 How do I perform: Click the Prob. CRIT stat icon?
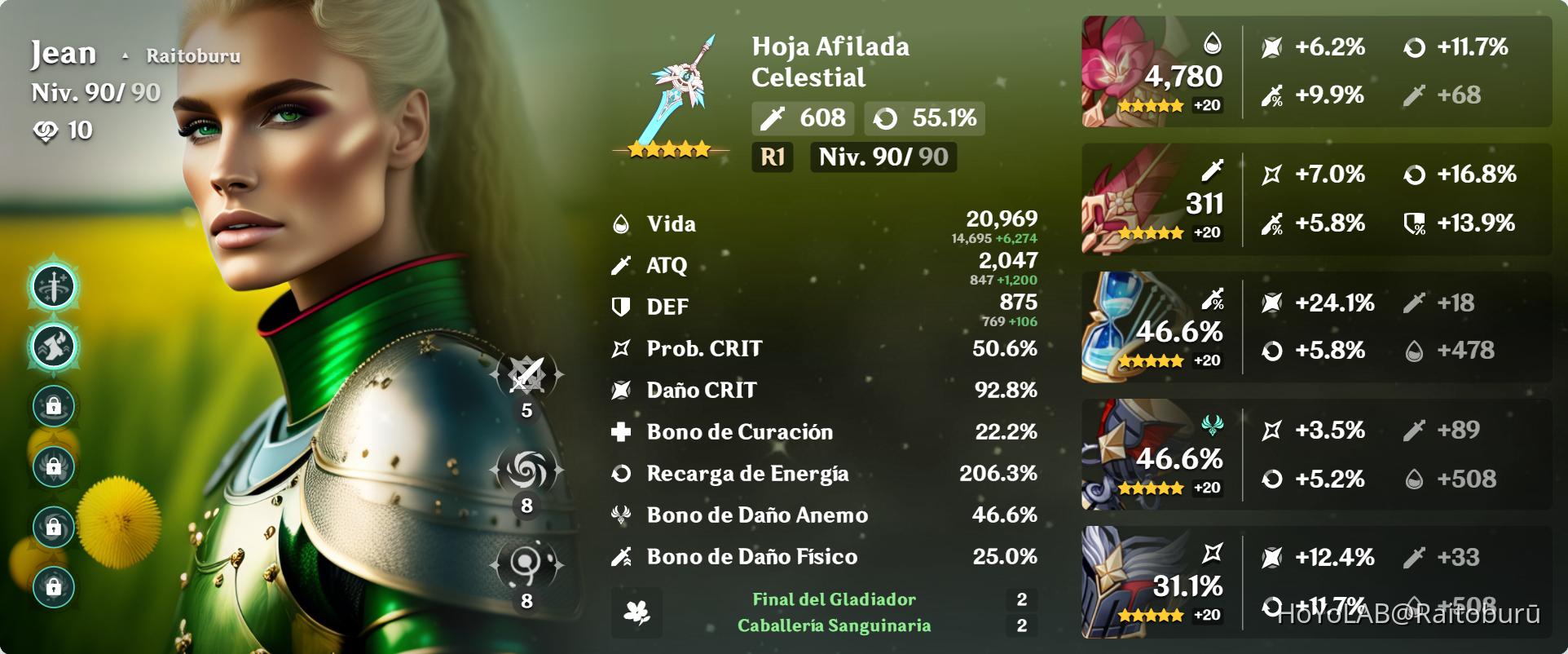(x=623, y=348)
